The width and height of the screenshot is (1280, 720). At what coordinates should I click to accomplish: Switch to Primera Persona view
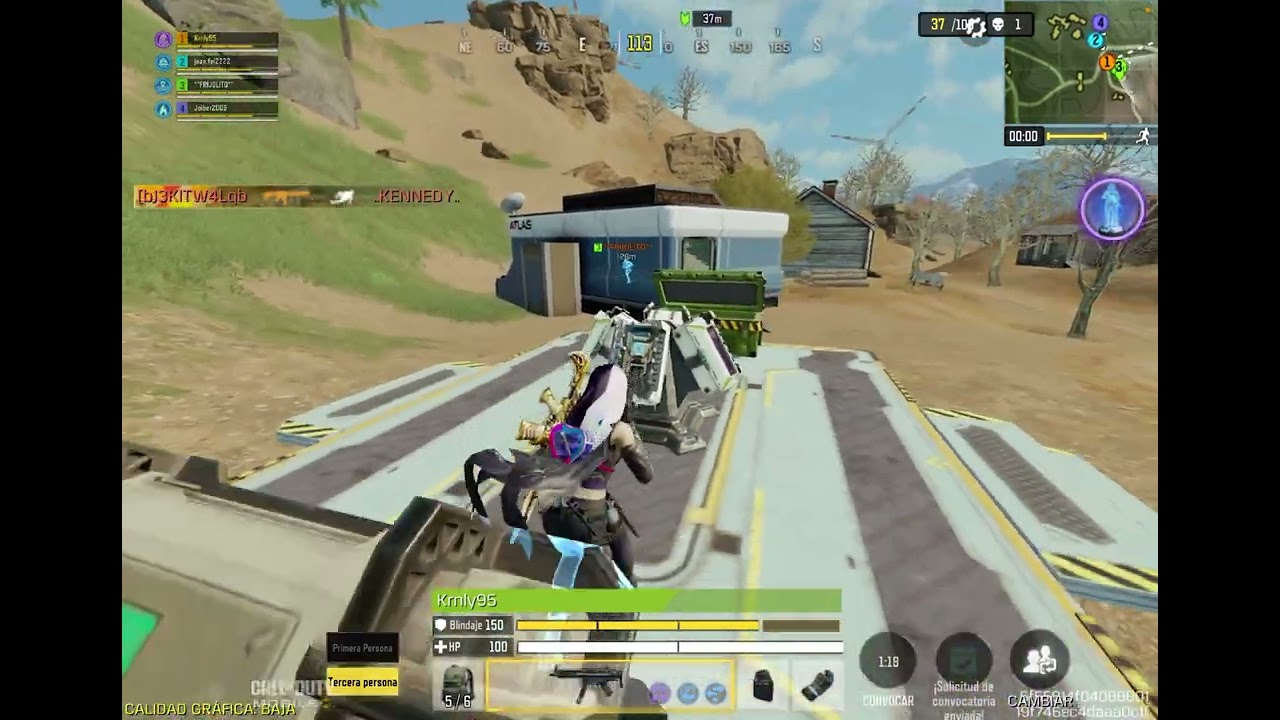coord(363,648)
